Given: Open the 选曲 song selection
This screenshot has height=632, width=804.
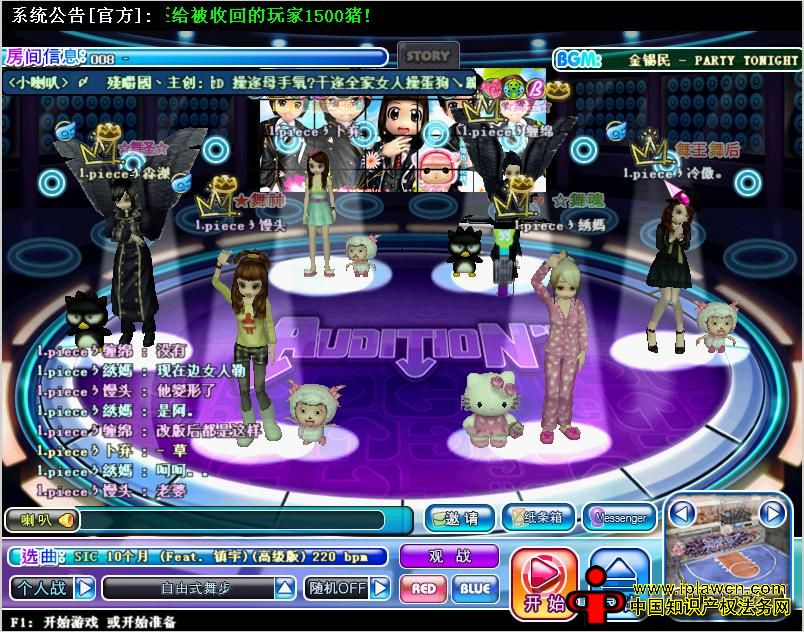Looking at the screenshot, I should (x=40, y=556).
